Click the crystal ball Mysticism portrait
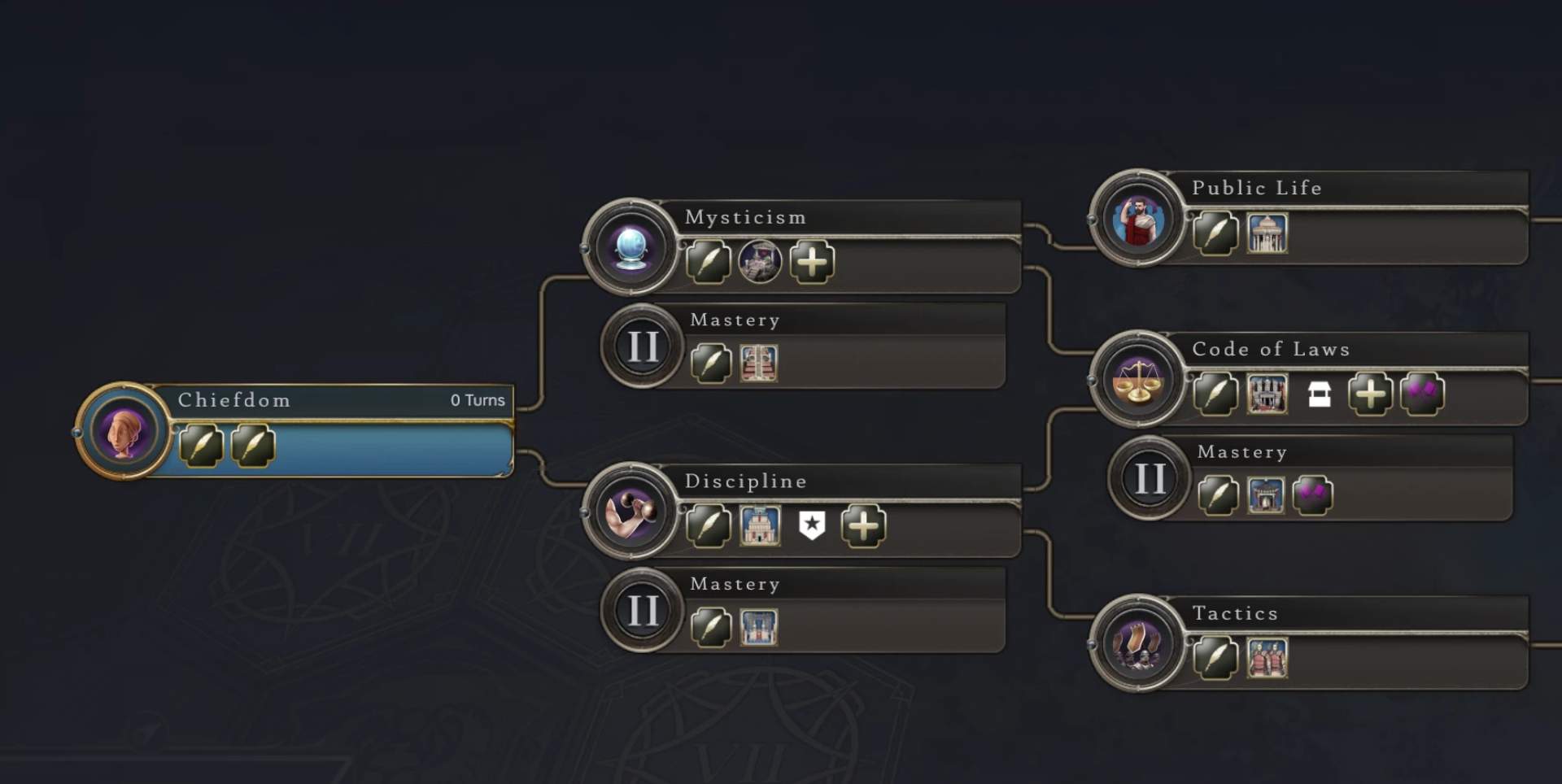Image resolution: width=1562 pixels, height=784 pixels. (x=630, y=246)
